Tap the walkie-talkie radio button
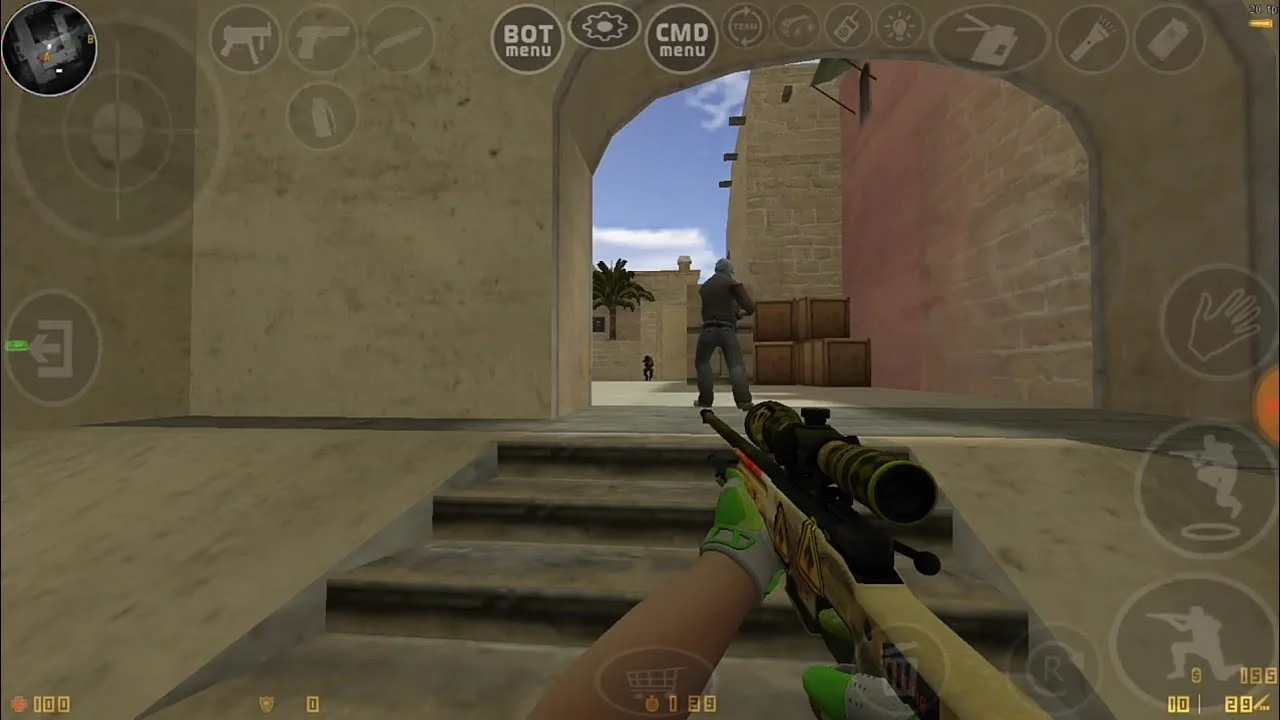 [848, 26]
